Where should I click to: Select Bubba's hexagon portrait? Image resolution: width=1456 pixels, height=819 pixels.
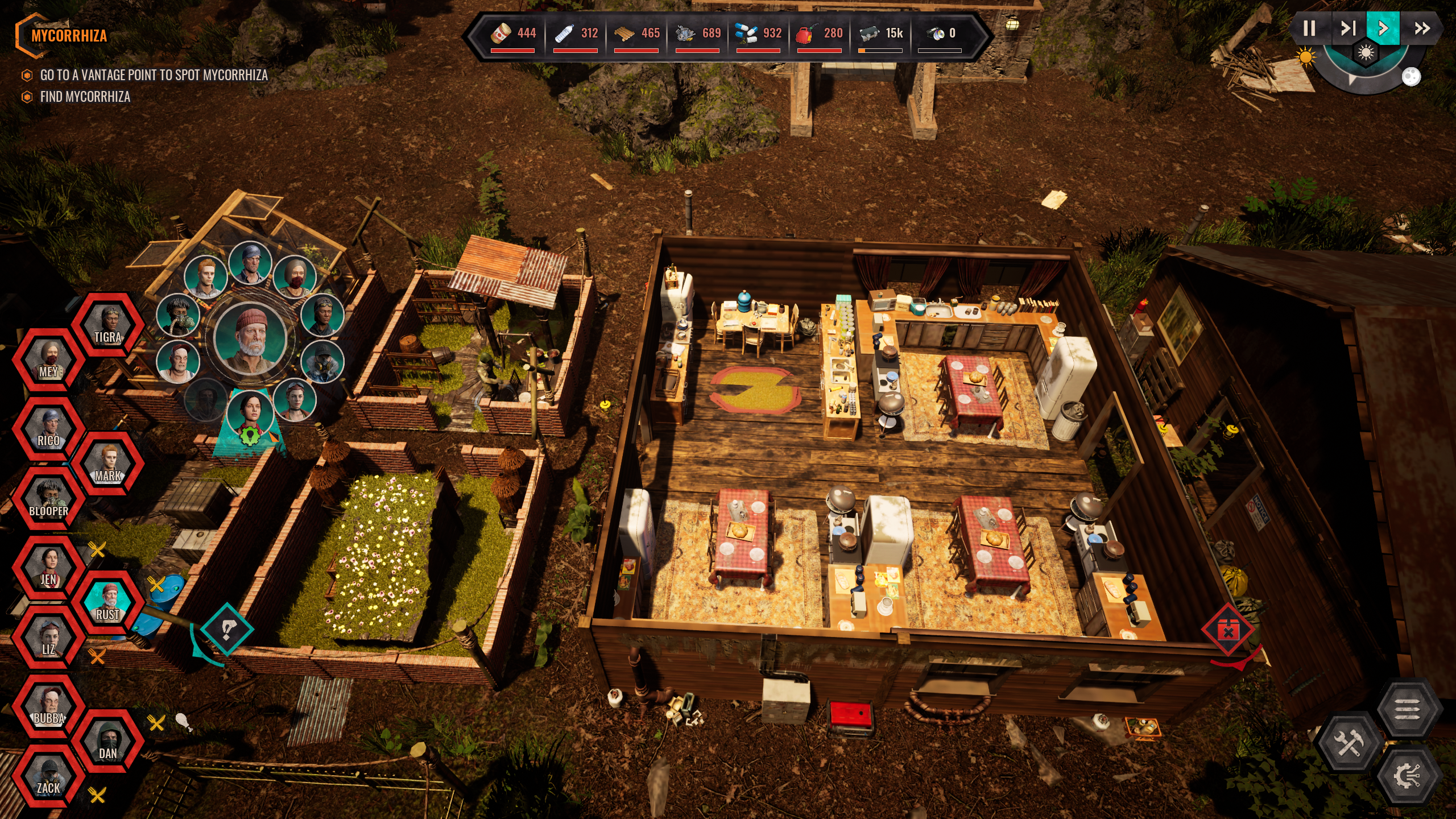pyautogui.click(x=49, y=707)
